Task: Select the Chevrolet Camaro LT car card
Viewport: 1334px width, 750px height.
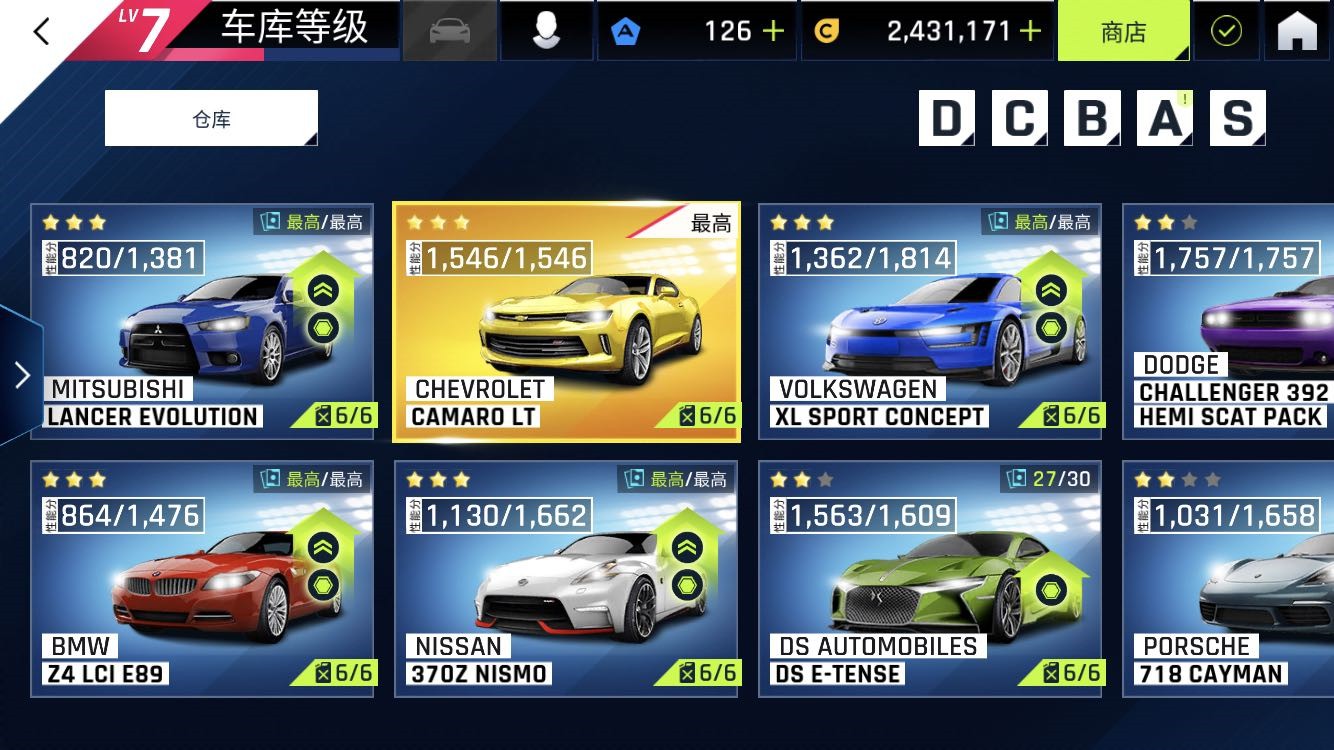Action: 567,320
